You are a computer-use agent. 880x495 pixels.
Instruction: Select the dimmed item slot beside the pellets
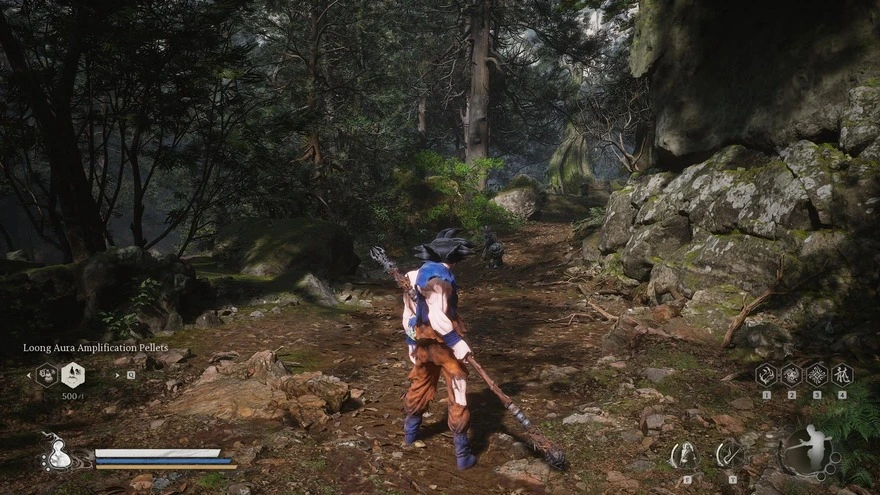(46, 375)
